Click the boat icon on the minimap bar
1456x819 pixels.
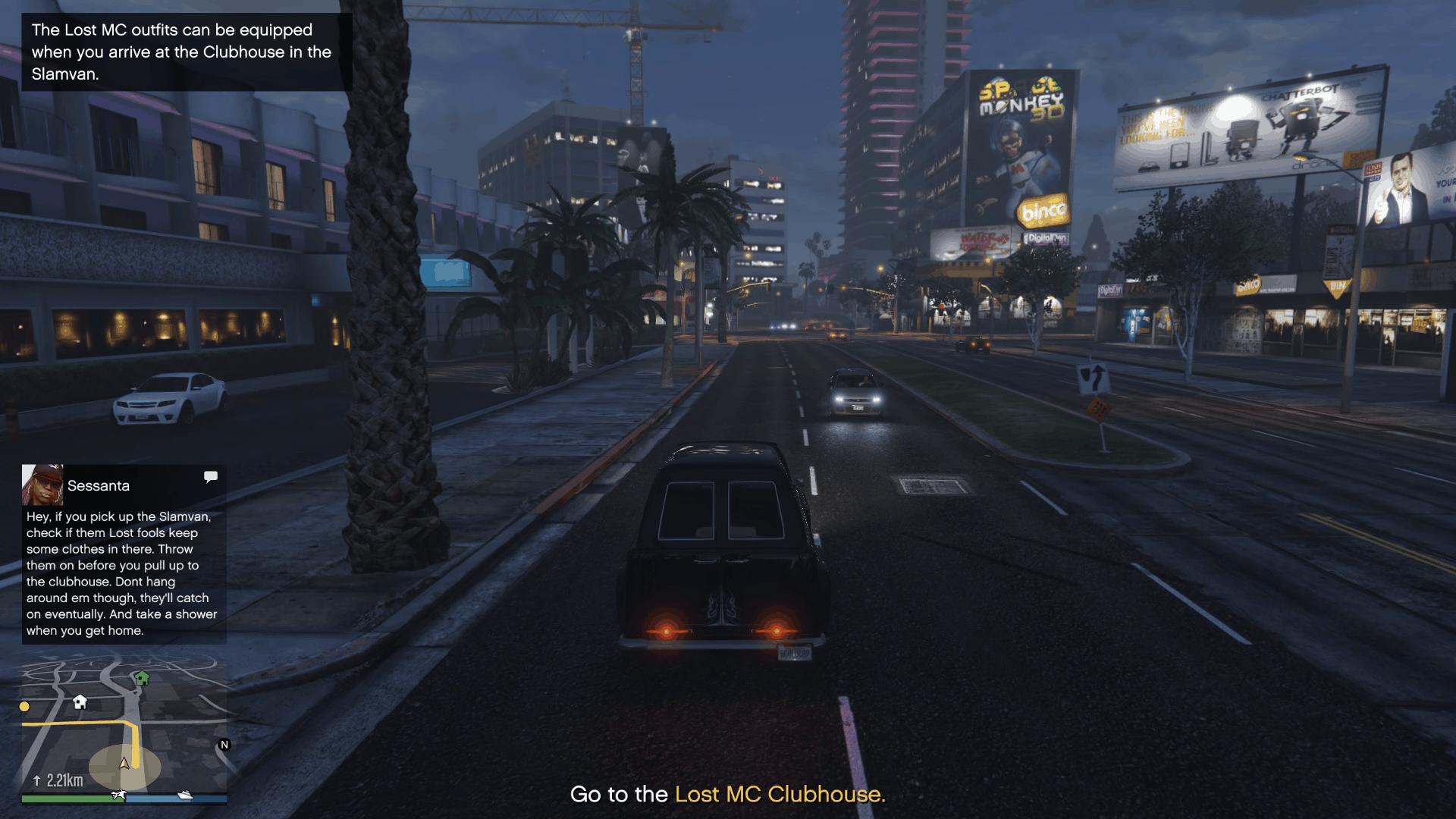pos(185,795)
